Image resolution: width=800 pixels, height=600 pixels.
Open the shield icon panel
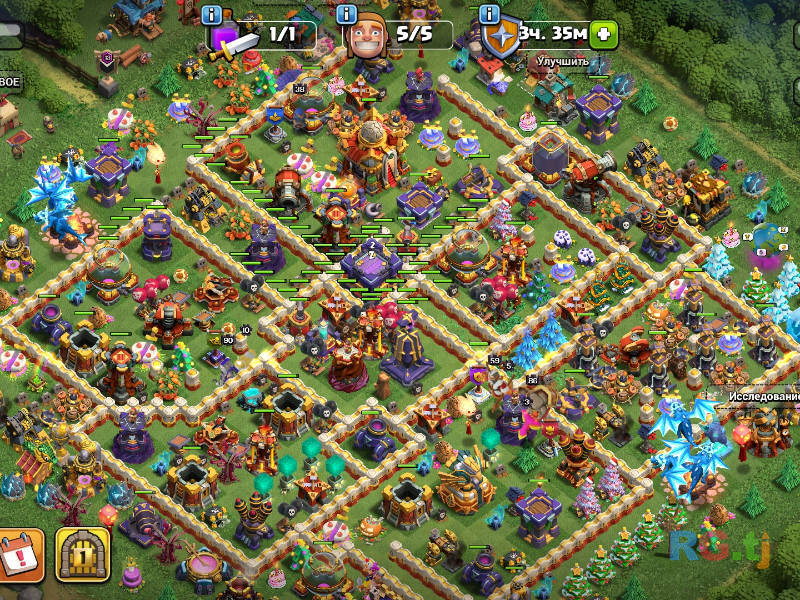tap(499, 36)
